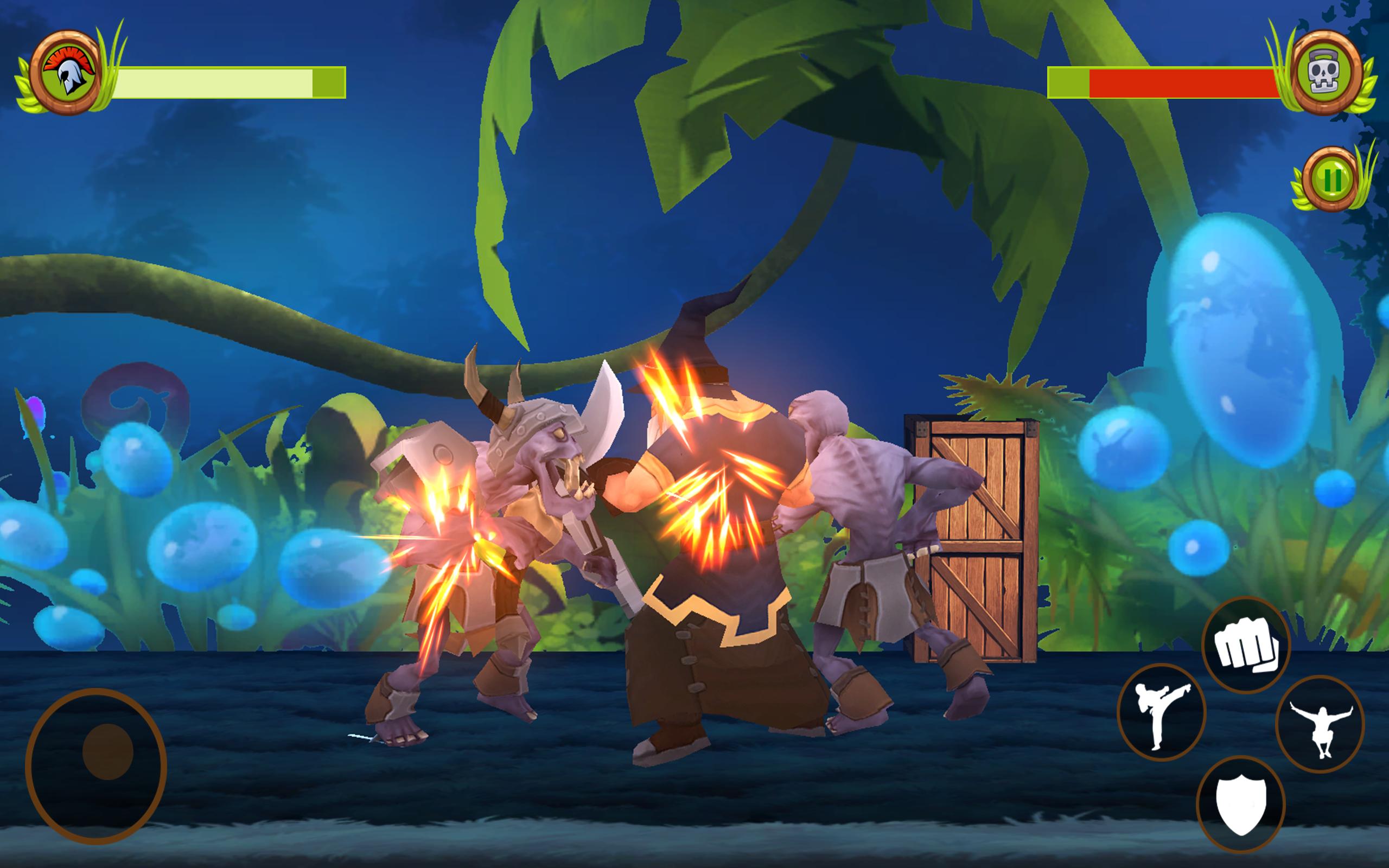Select the player's spartan helmet portrait
This screenshot has height=868, width=1389.
67,72
